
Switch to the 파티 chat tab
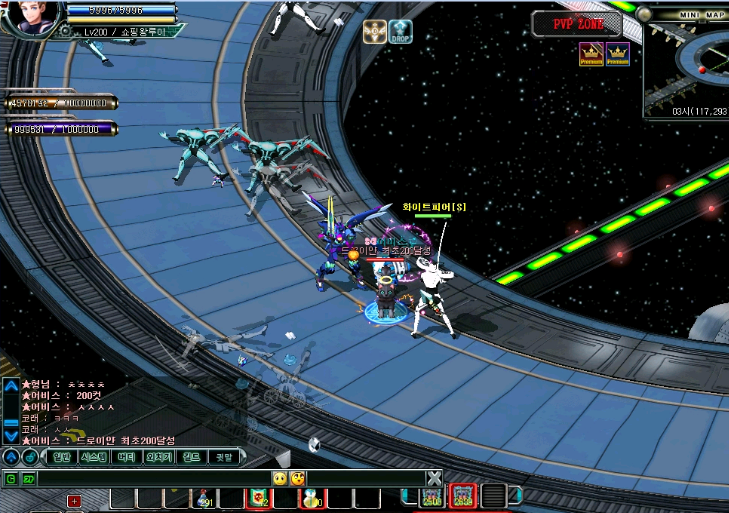click(x=126, y=457)
